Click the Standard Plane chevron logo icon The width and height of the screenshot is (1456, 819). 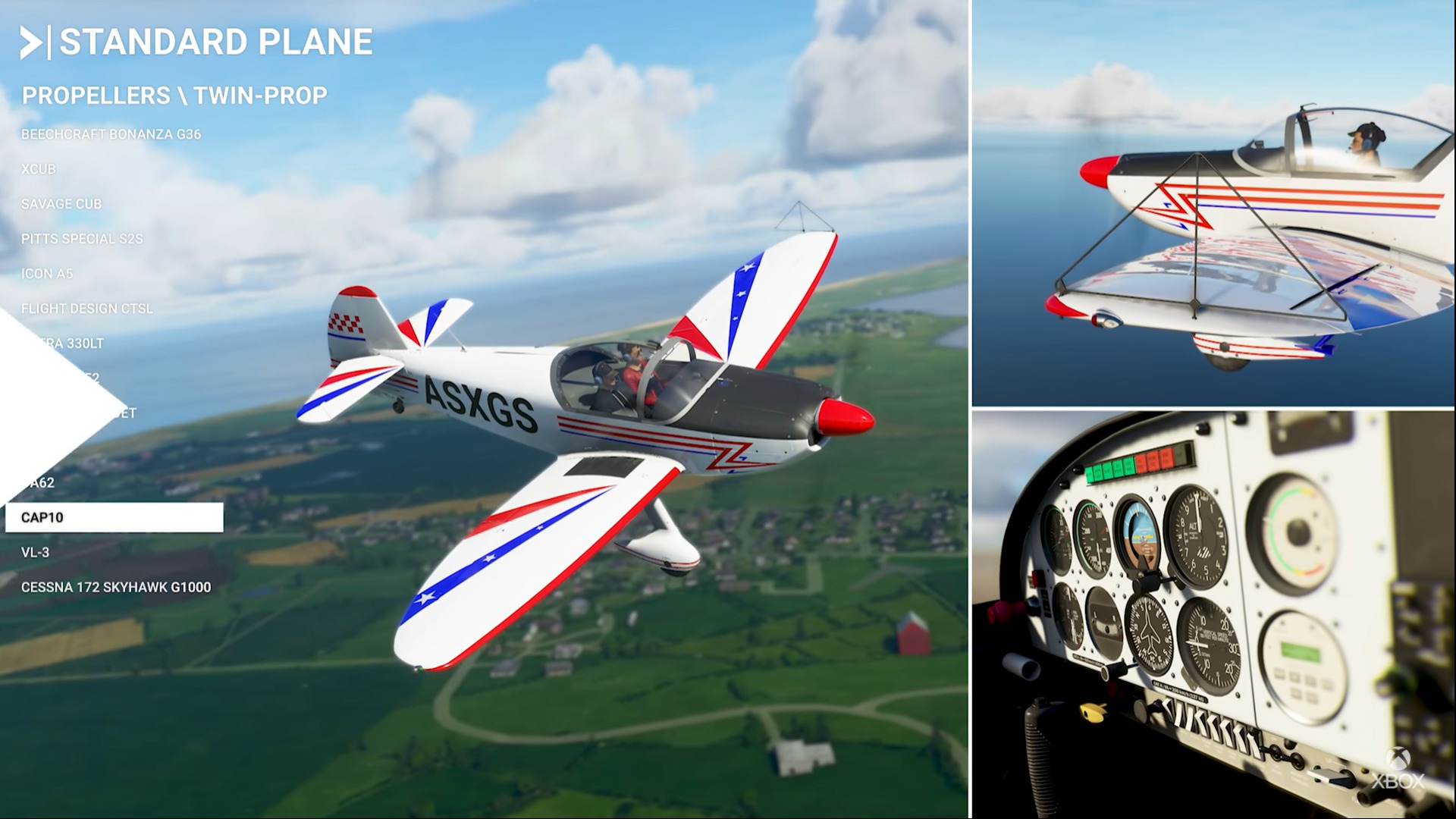tap(32, 43)
